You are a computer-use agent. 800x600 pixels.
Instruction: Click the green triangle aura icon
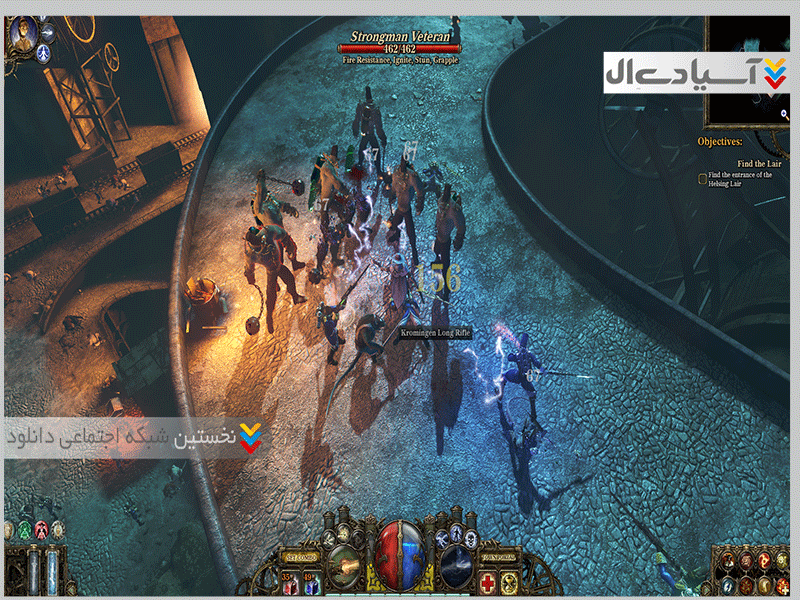click(x=25, y=529)
